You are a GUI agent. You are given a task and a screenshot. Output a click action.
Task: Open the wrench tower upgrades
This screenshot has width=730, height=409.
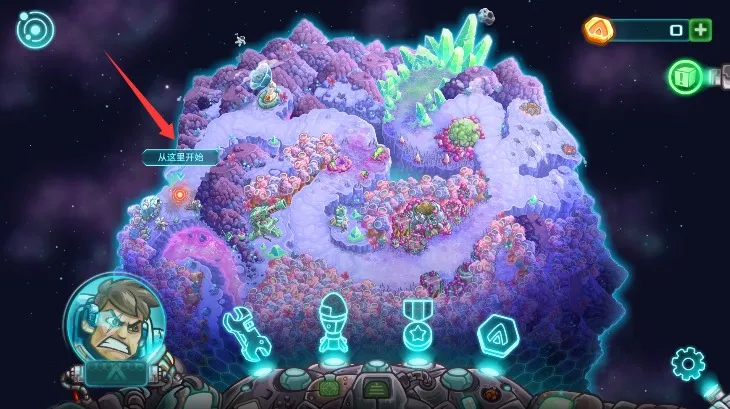(x=247, y=333)
